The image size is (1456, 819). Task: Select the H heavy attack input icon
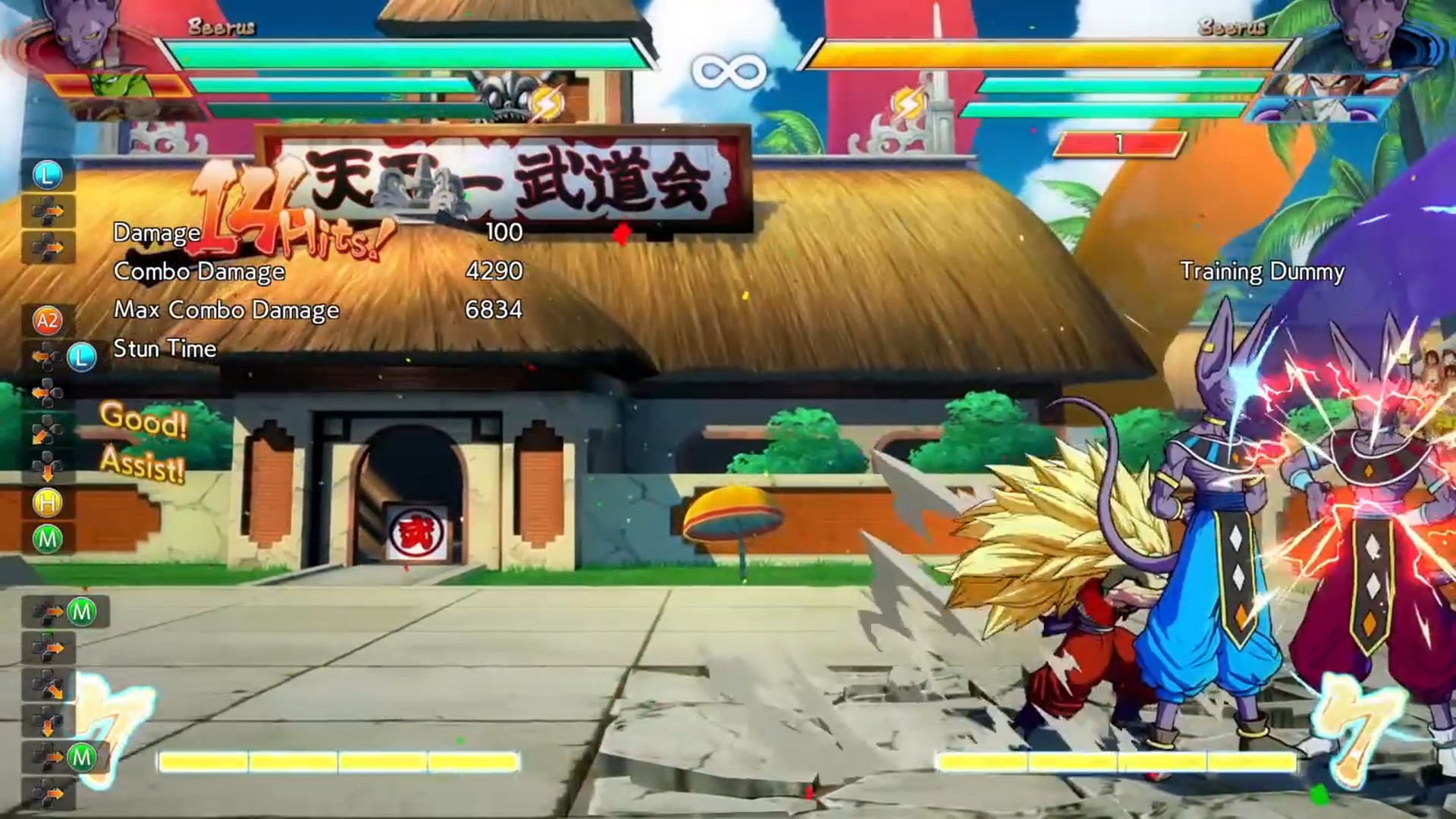tap(47, 504)
